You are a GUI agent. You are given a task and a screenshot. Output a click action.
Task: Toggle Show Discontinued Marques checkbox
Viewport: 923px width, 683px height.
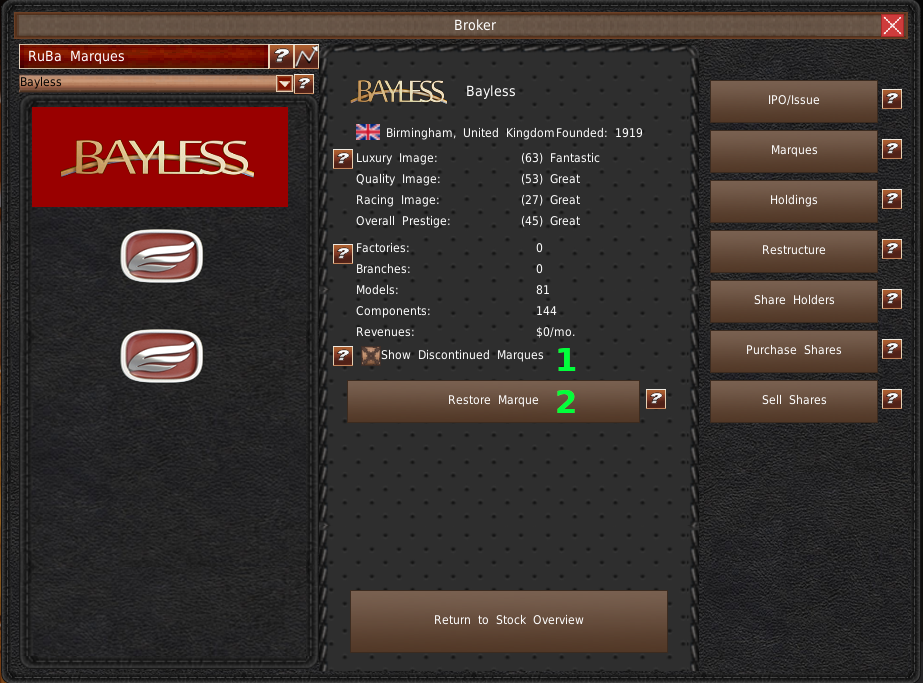pyautogui.click(x=370, y=355)
